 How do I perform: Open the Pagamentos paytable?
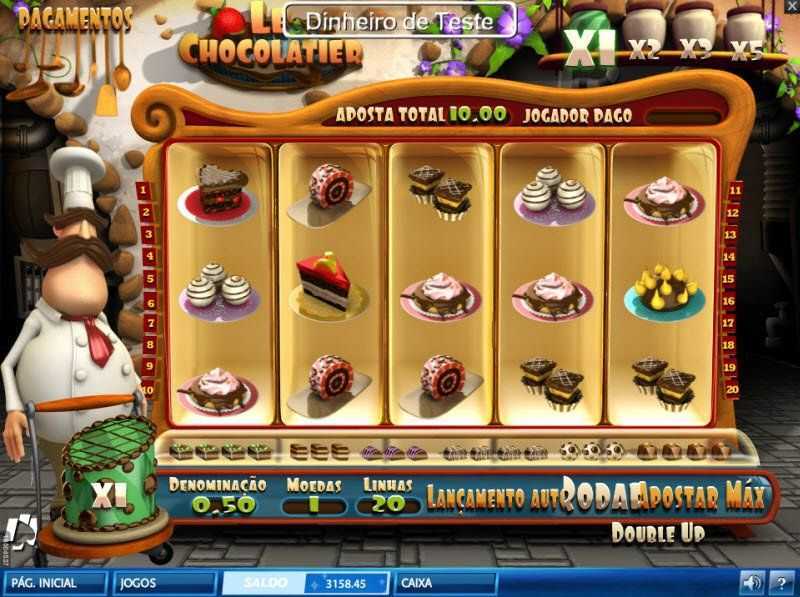coord(75,18)
